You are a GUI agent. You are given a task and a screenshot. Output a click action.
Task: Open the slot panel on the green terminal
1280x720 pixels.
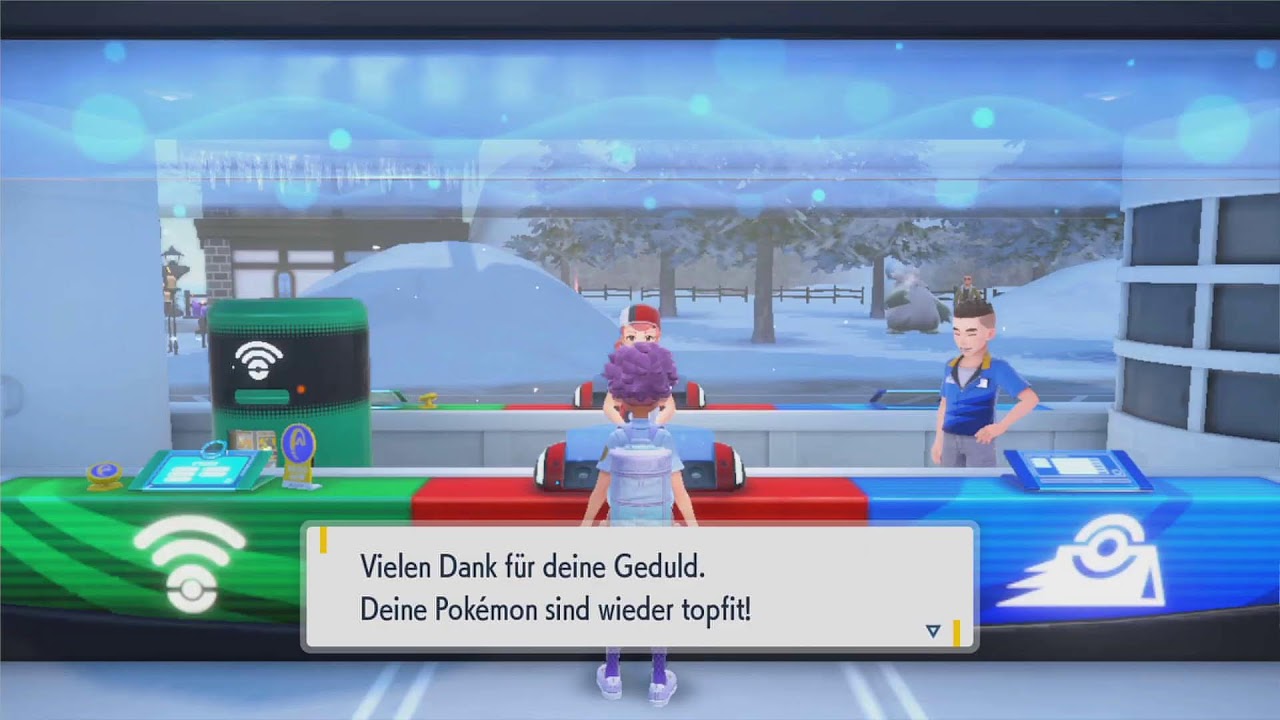click(262, 394)
